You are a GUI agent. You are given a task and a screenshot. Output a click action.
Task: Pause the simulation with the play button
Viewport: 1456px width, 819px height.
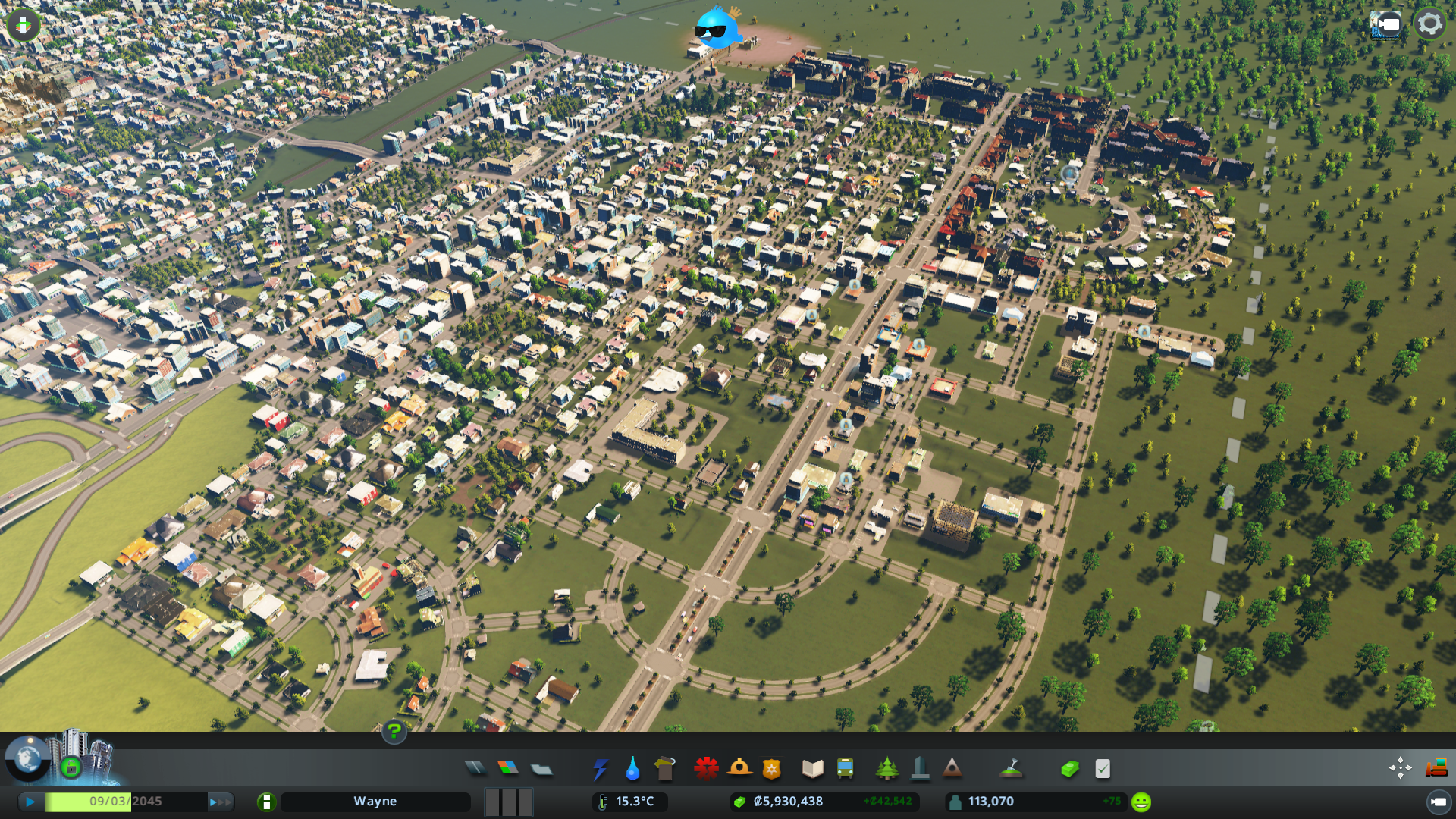tap(29, 801)
